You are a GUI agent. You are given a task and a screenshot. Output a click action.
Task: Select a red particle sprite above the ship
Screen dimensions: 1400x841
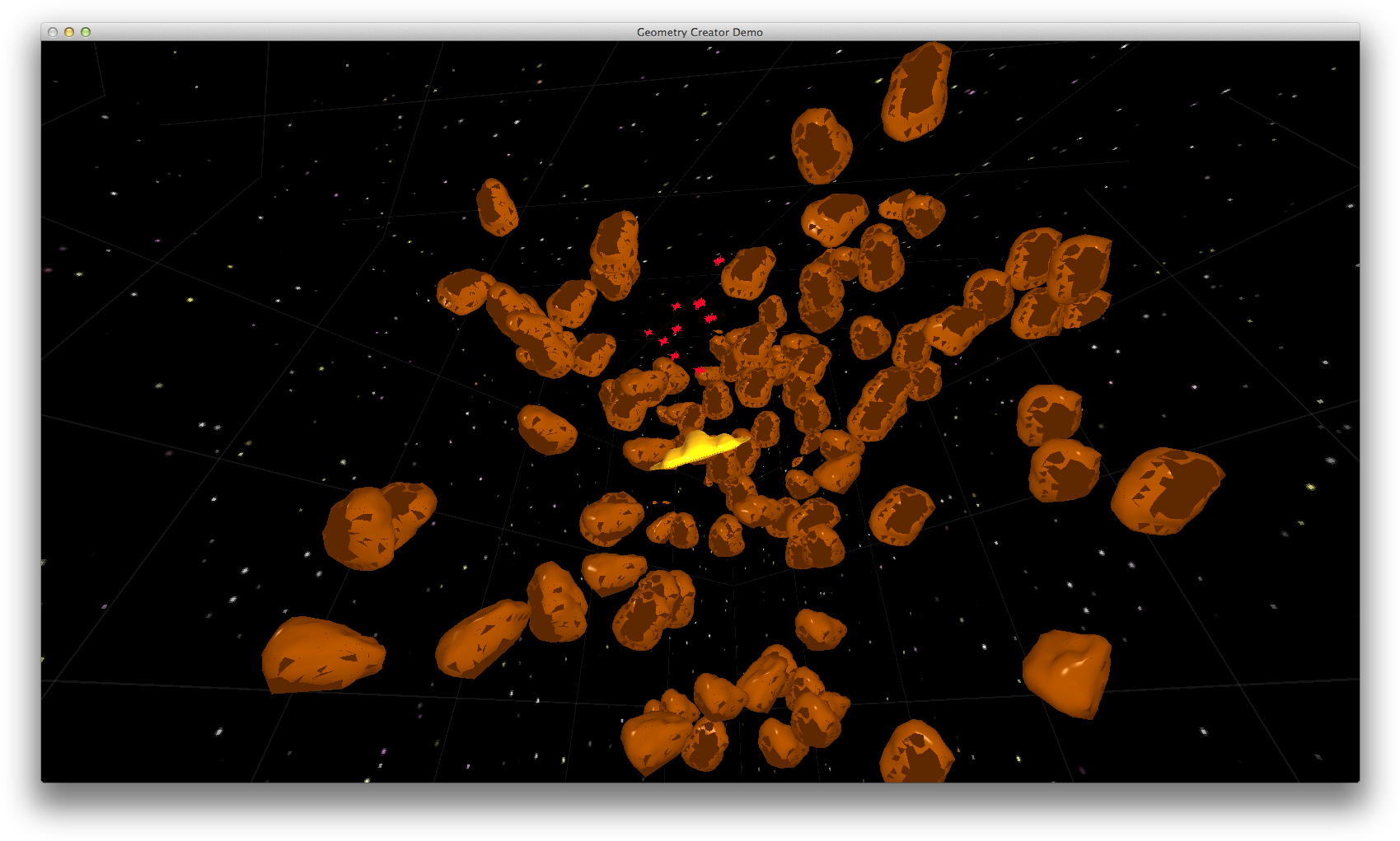(700, 305)
